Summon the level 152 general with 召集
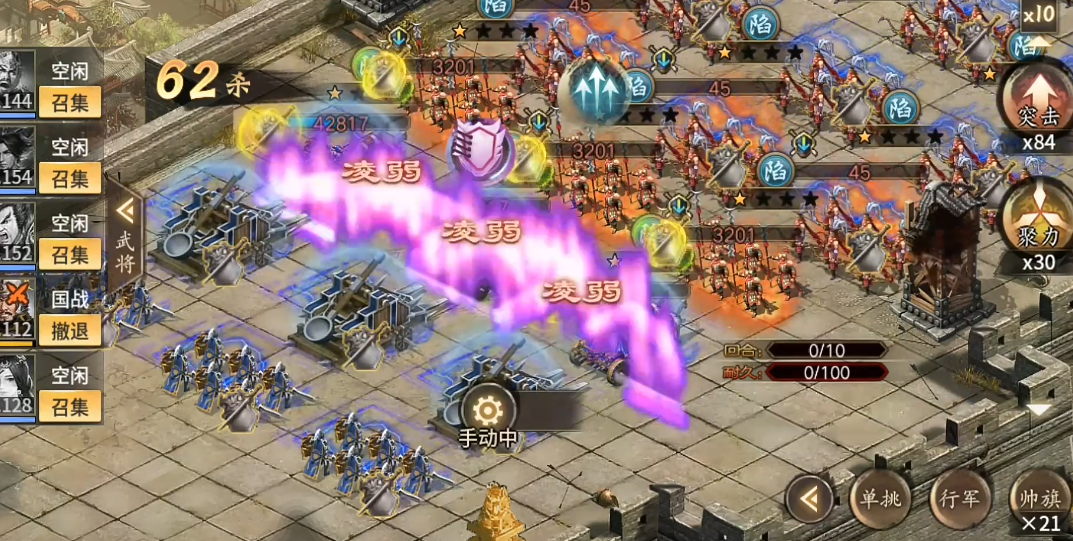The height and width of the screenshot is (541, 1073). click(x=70, y=254)
